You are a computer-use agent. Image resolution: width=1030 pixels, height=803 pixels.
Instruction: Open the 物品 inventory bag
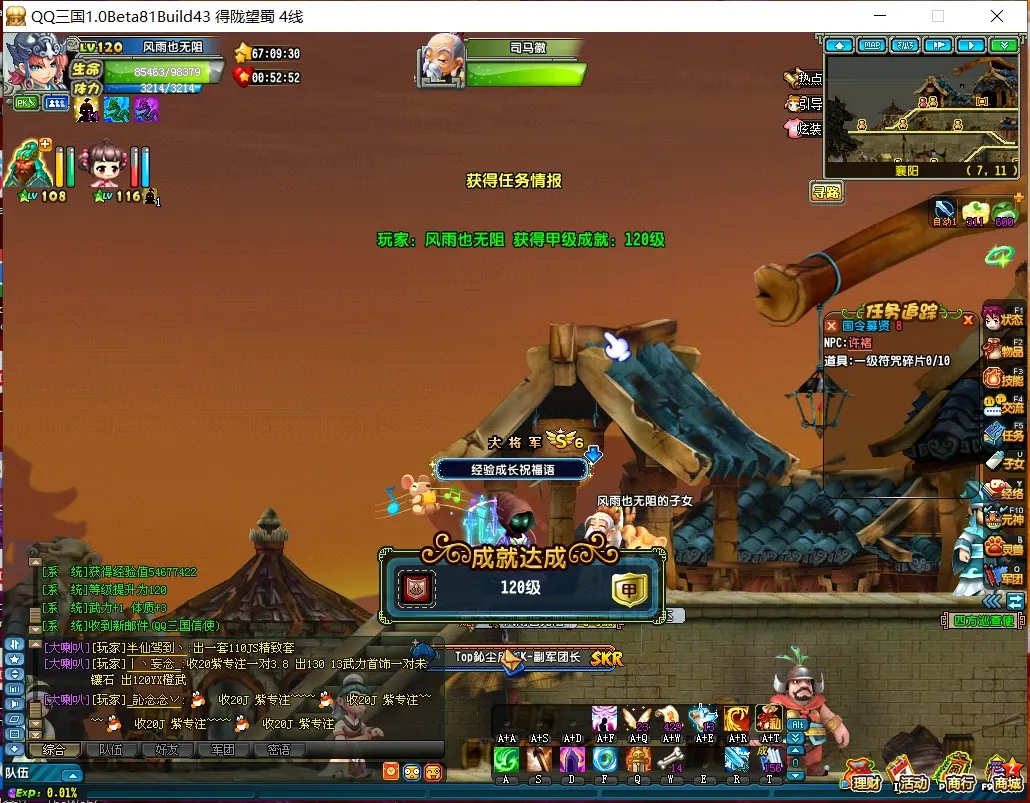[x=1003, y=348]
